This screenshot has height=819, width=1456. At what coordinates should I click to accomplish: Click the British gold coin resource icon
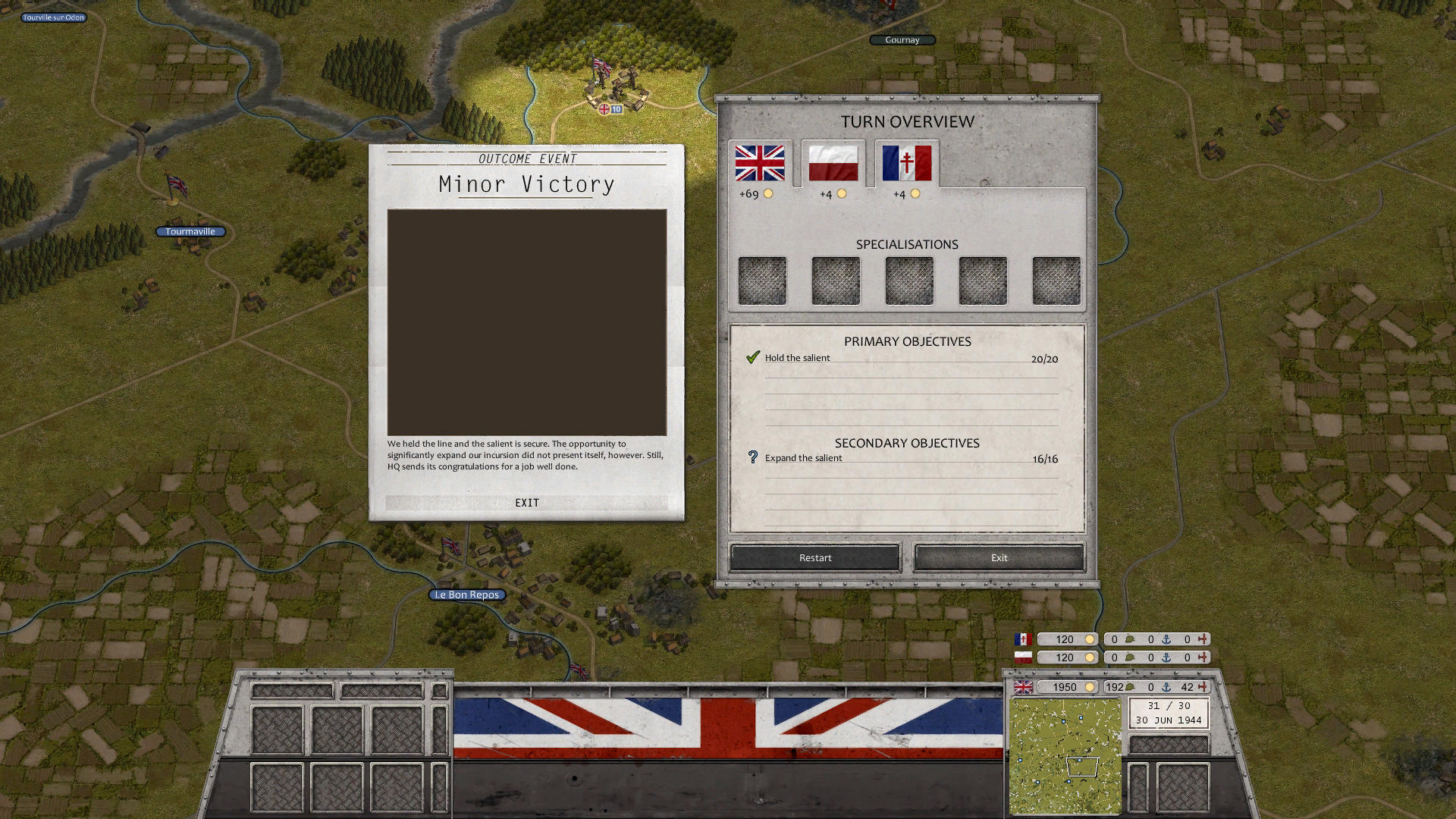(1090, 687)
